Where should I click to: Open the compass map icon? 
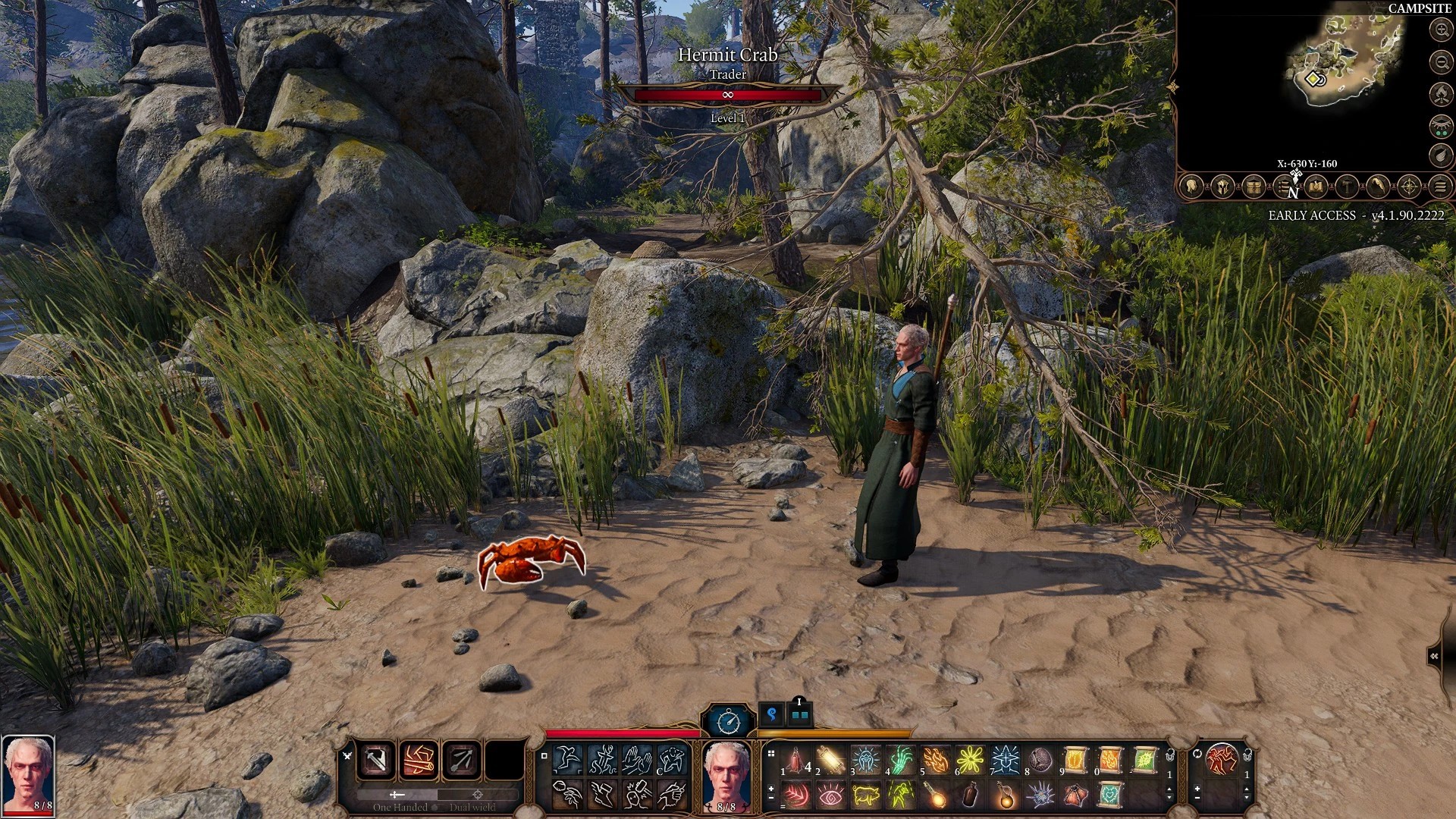tap(1409, 187)
